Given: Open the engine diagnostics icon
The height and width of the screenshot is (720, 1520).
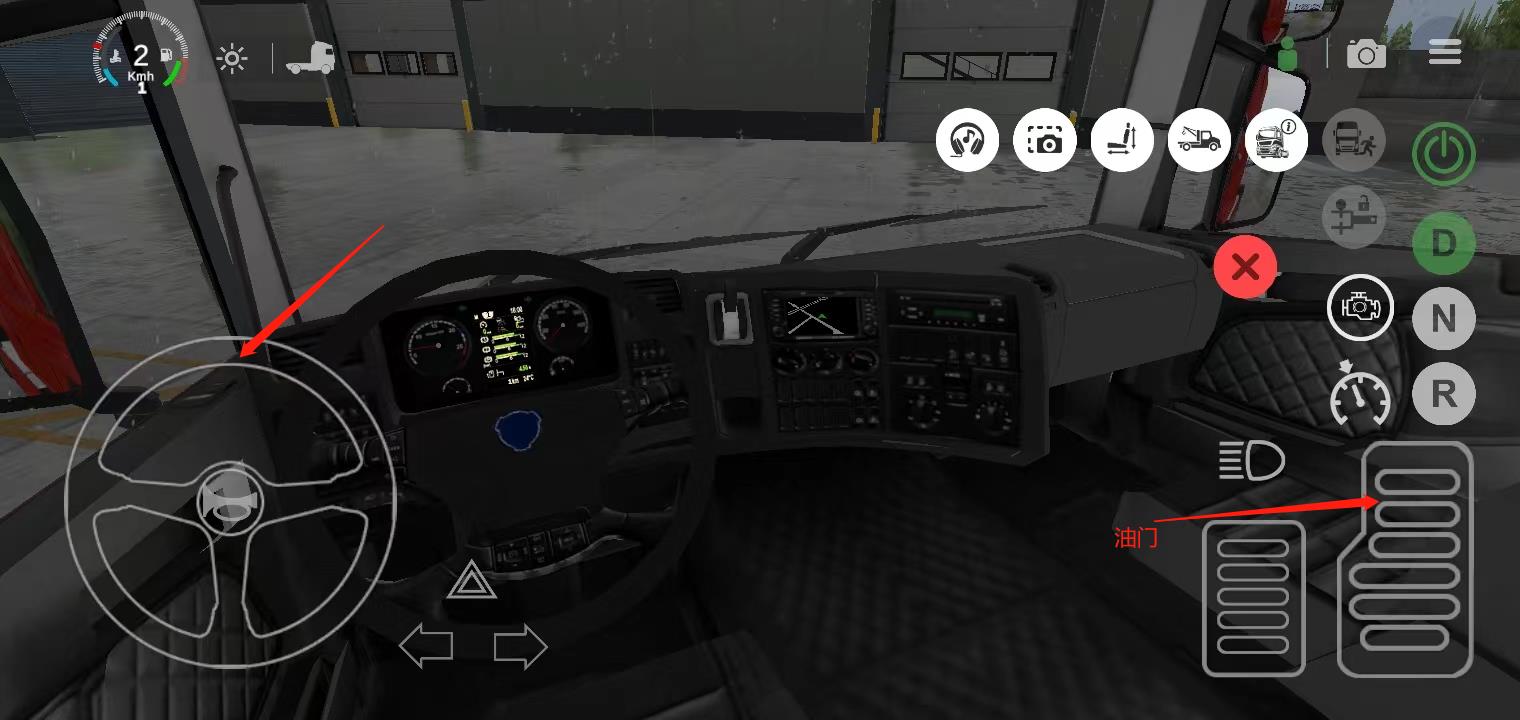Looking at the screenshot, I should [1360, 307].
